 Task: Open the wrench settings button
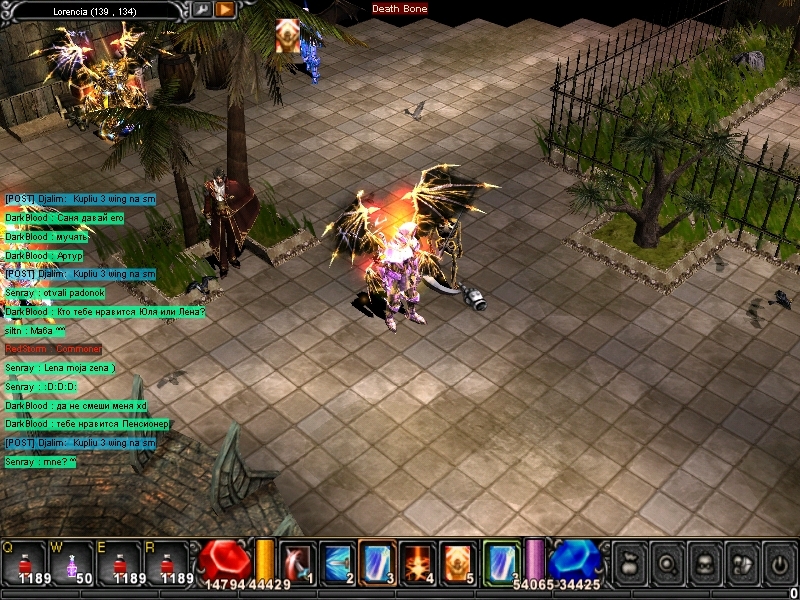click(x=202, y=9)
